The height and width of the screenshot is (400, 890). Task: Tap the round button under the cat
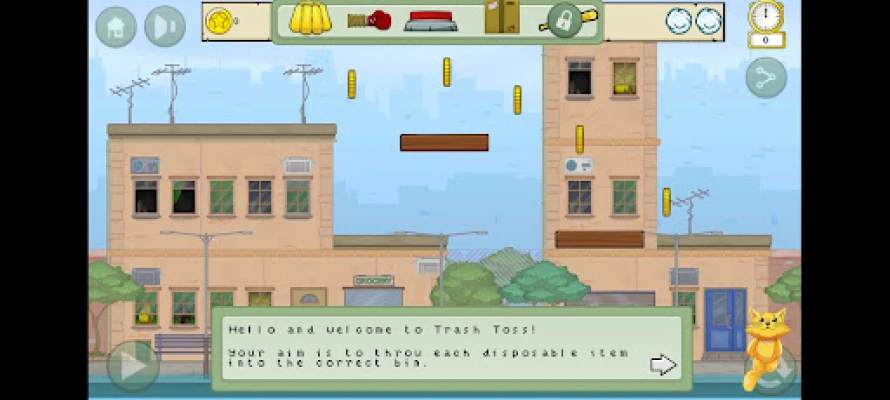coord(771,369)
